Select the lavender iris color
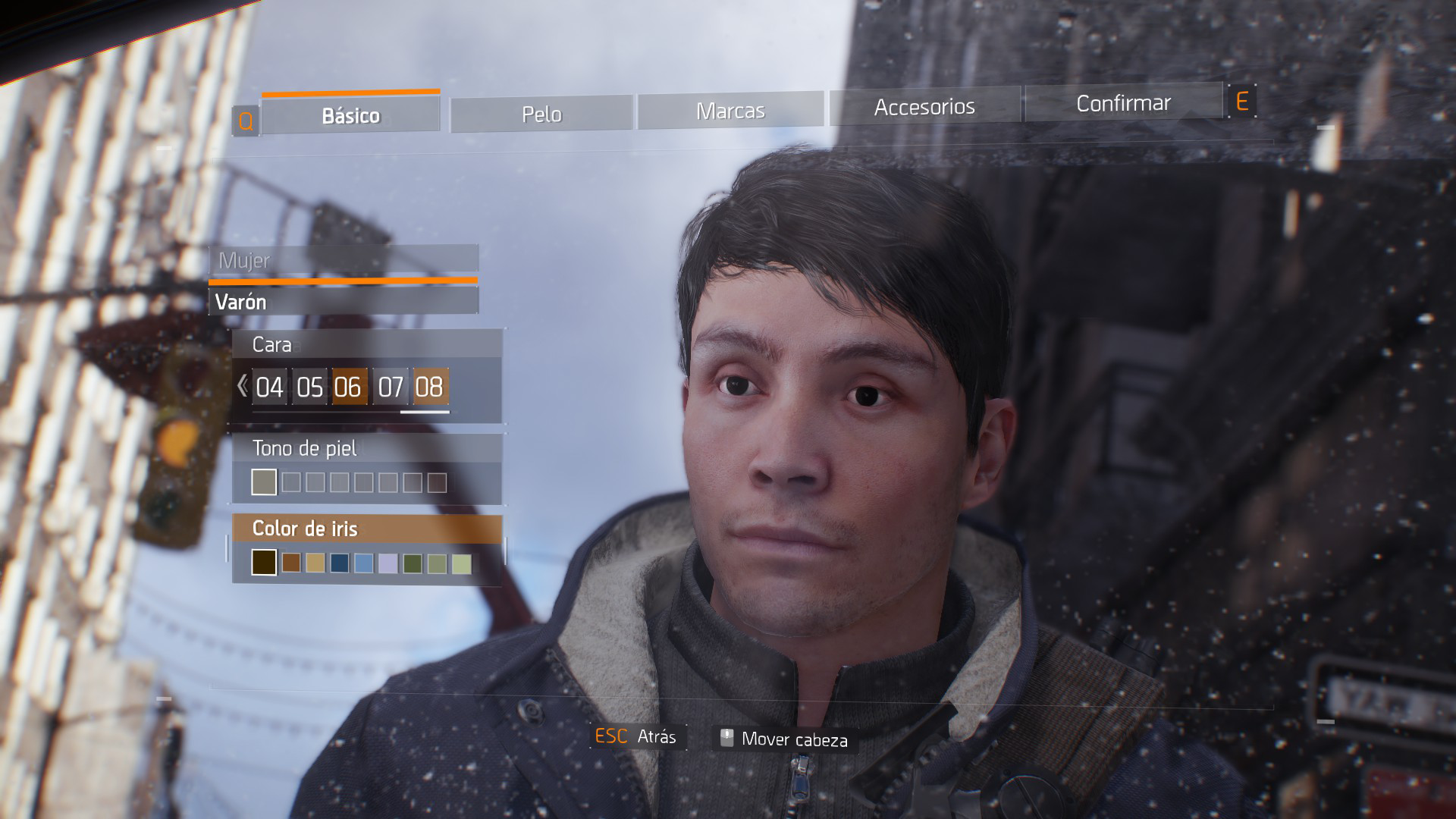The image size is (1456, 819). click(388, 563)
